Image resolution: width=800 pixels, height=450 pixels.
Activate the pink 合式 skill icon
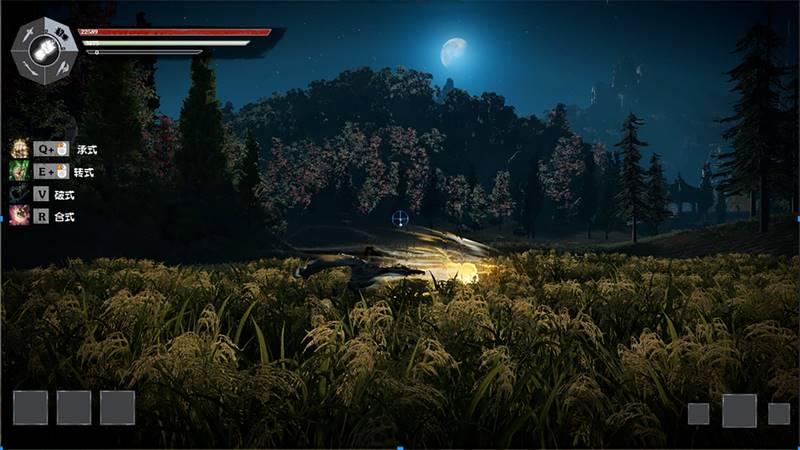(x=19, y=216)
